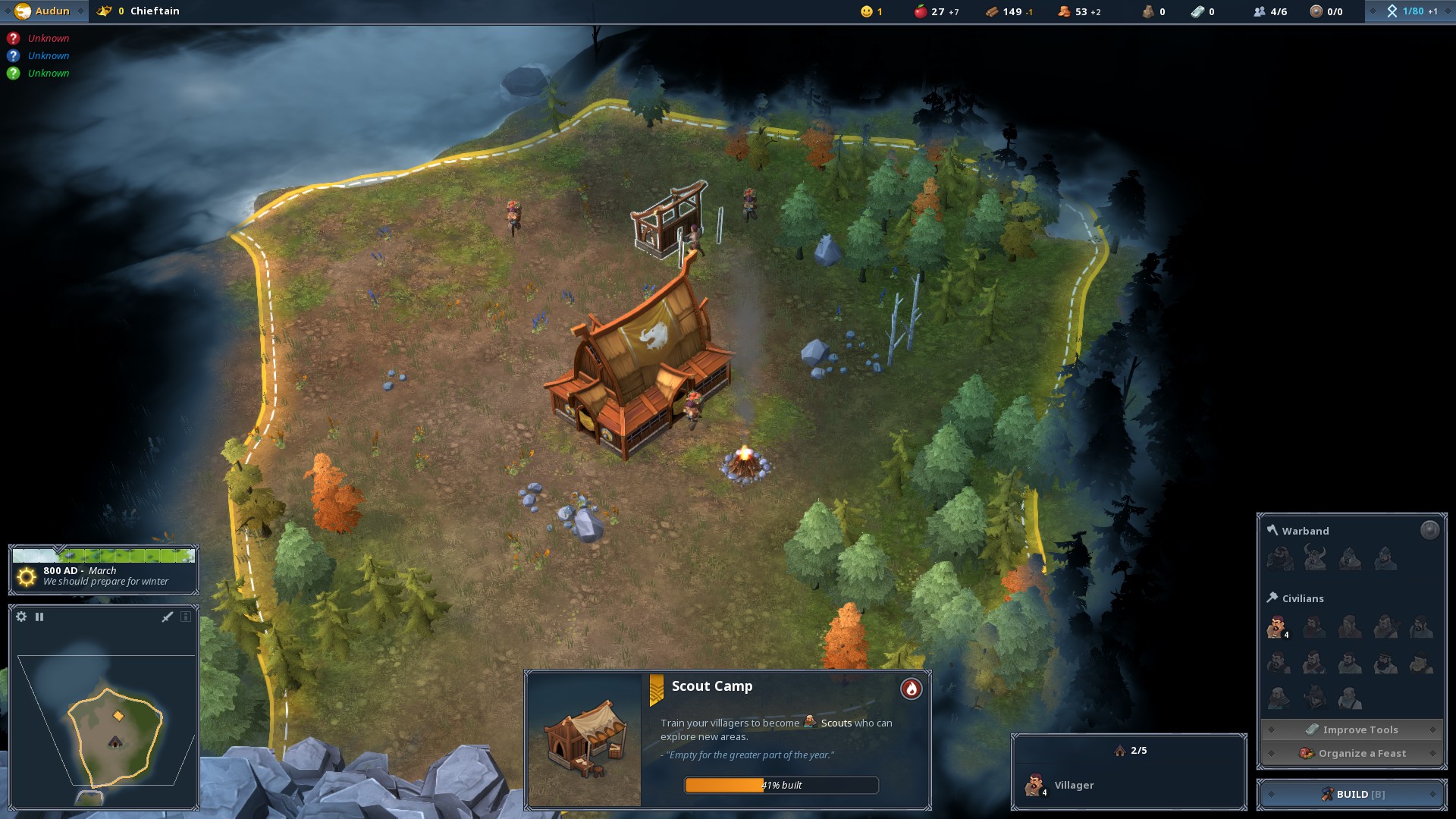The image size is (1456, 819).
Task: Click the 41% built progress bar
Action: (780, 786)
